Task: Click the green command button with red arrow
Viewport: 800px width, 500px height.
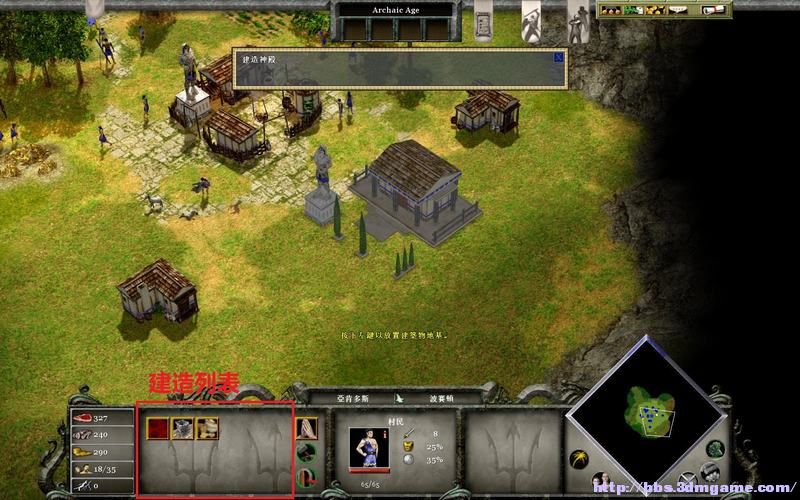Action: 308,476
